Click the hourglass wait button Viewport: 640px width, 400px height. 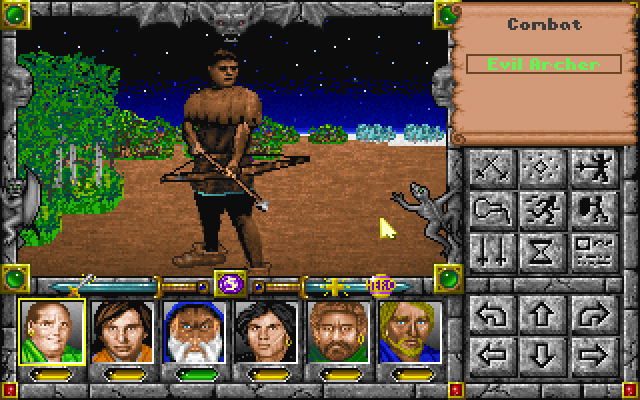pos(541,249)
